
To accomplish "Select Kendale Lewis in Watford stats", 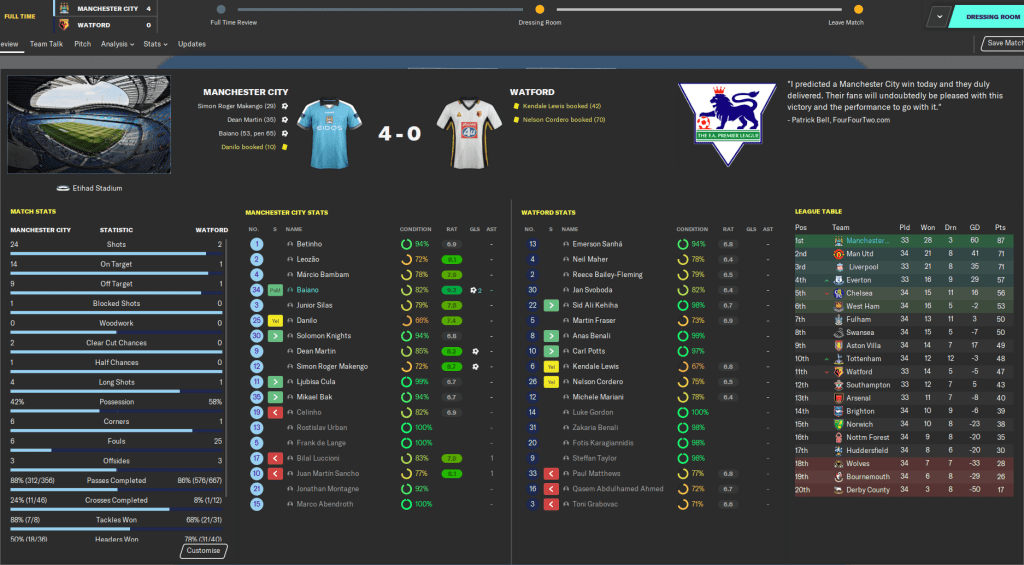I will click(596, 366).
